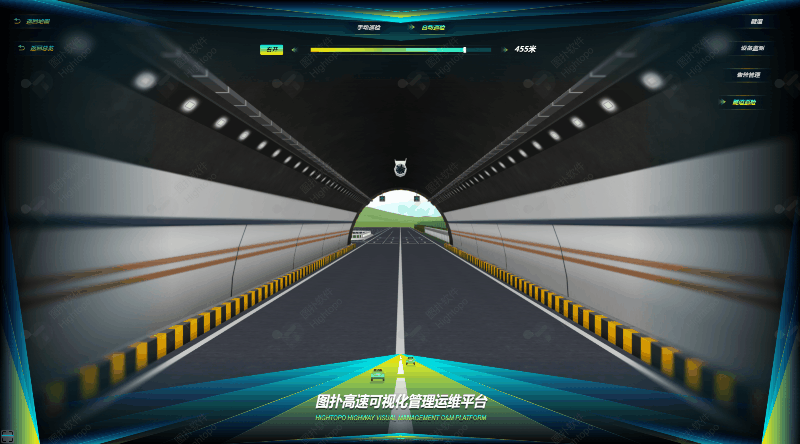This screenshot has height=444, width=800.
Task: Click the 返回导览 return button
Action: [x=41, y=48]
